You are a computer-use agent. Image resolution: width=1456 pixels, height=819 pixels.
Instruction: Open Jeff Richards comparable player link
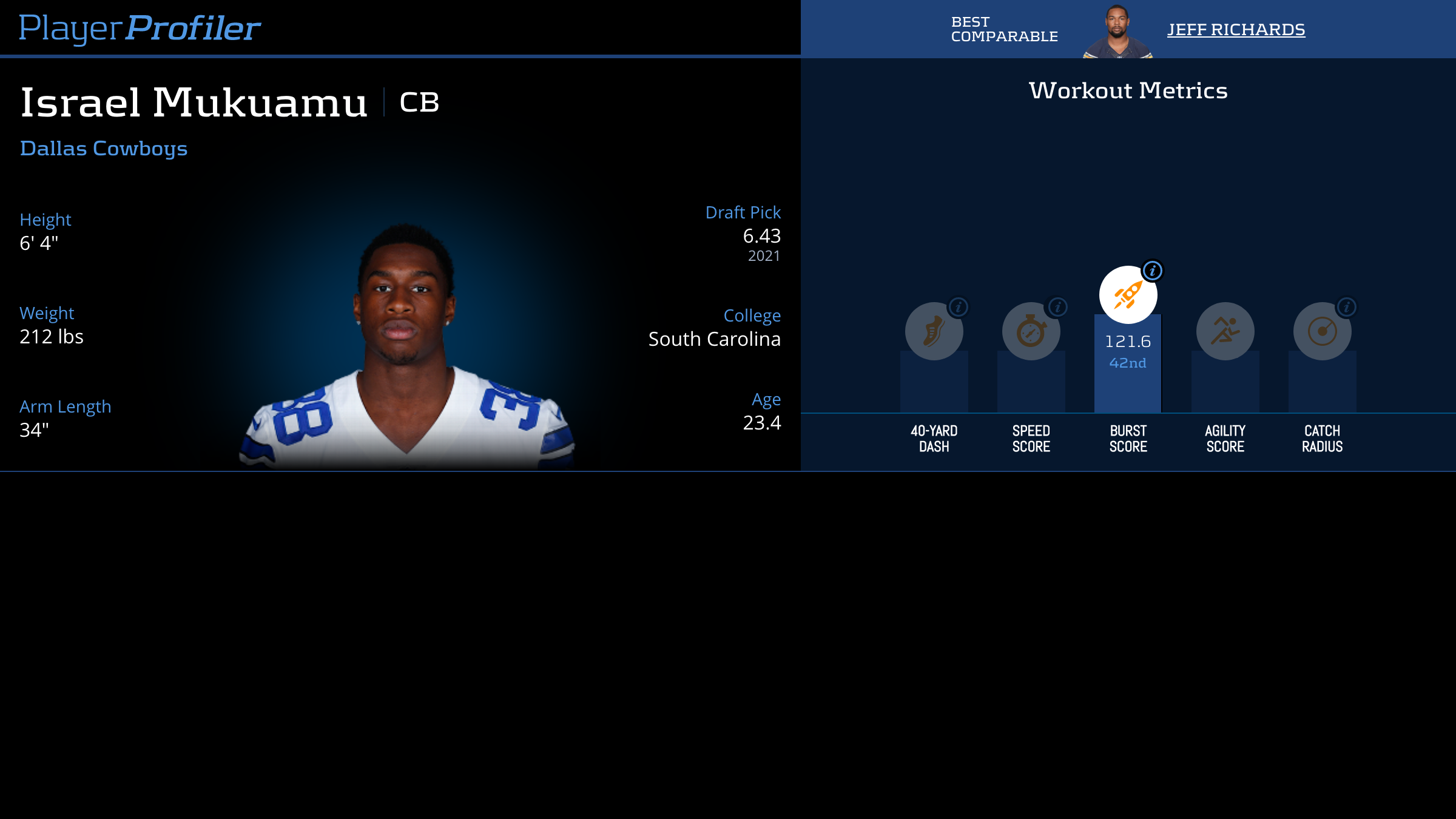(x=1236, y=30)
